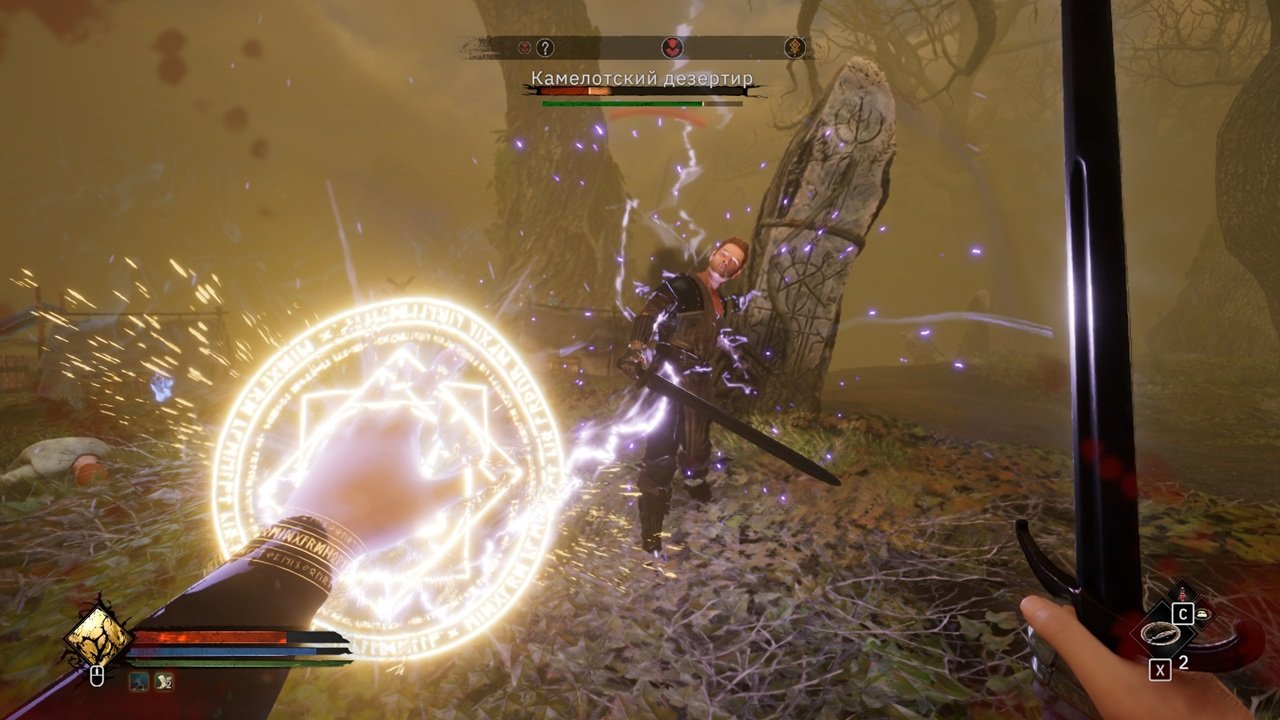
Task: Select the crossed-weapons status effect icon
Action: pos(138,682)
